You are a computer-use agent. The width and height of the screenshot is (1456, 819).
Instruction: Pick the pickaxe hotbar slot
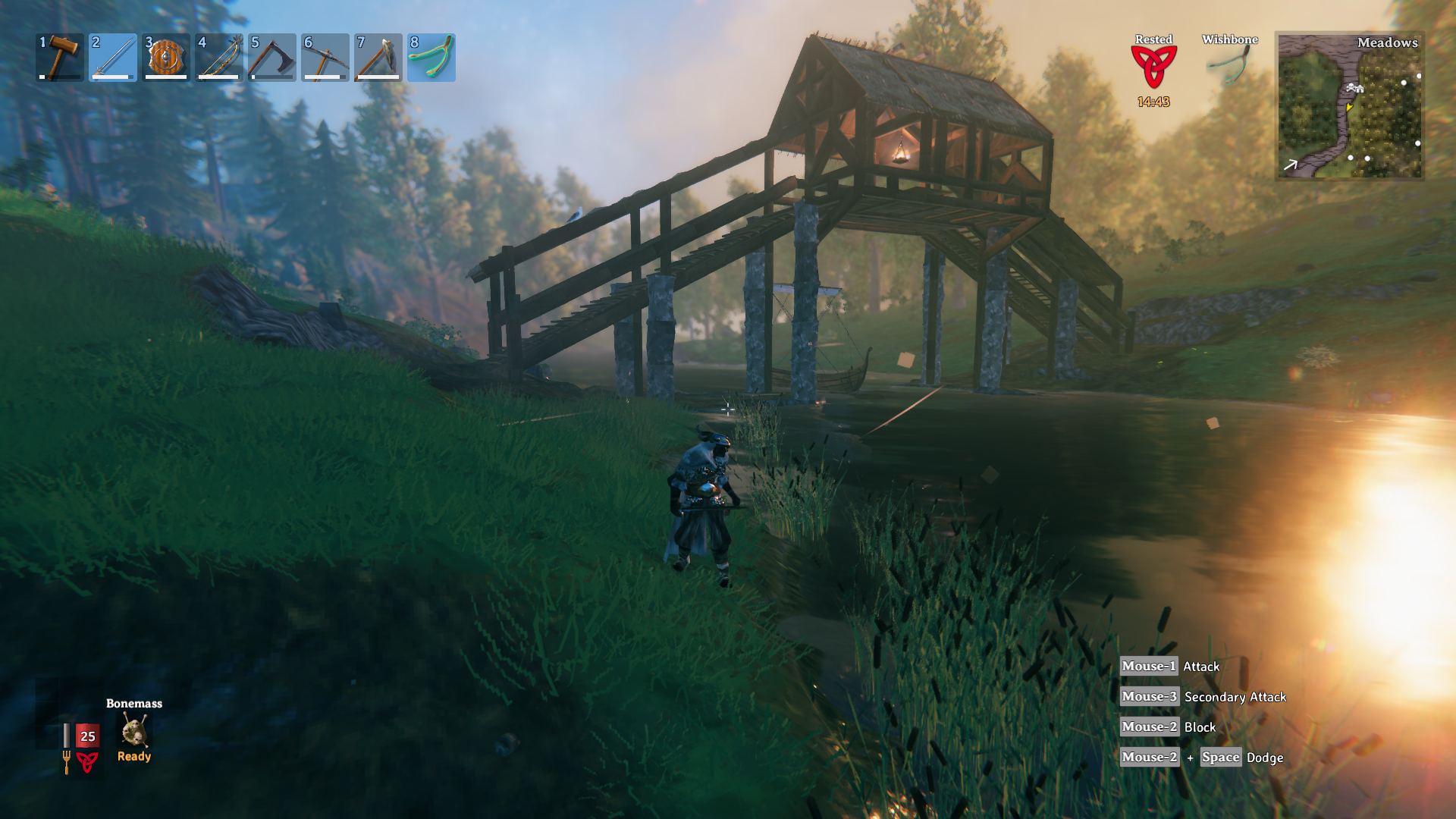325,58
